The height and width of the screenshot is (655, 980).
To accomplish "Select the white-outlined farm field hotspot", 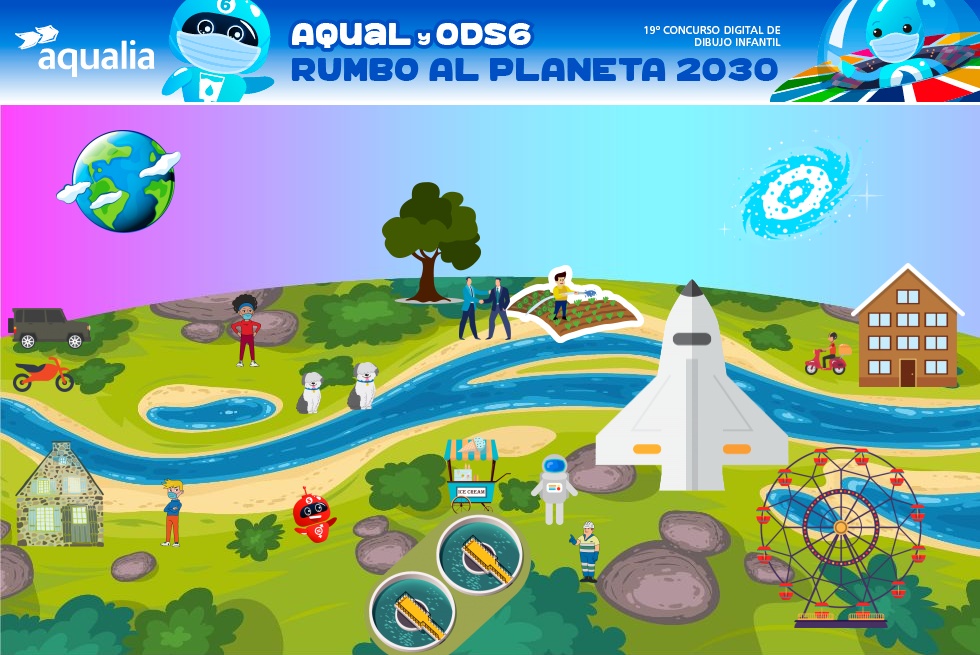I will [x=575, y=307].
